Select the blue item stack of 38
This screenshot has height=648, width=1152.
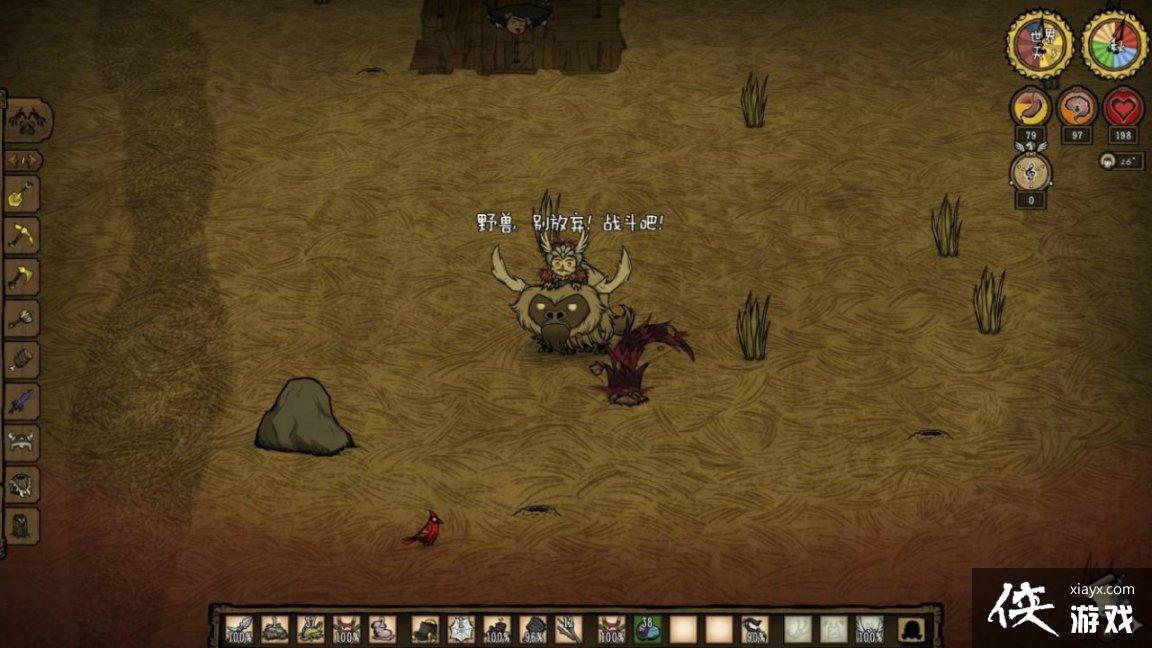pos(648,628)
